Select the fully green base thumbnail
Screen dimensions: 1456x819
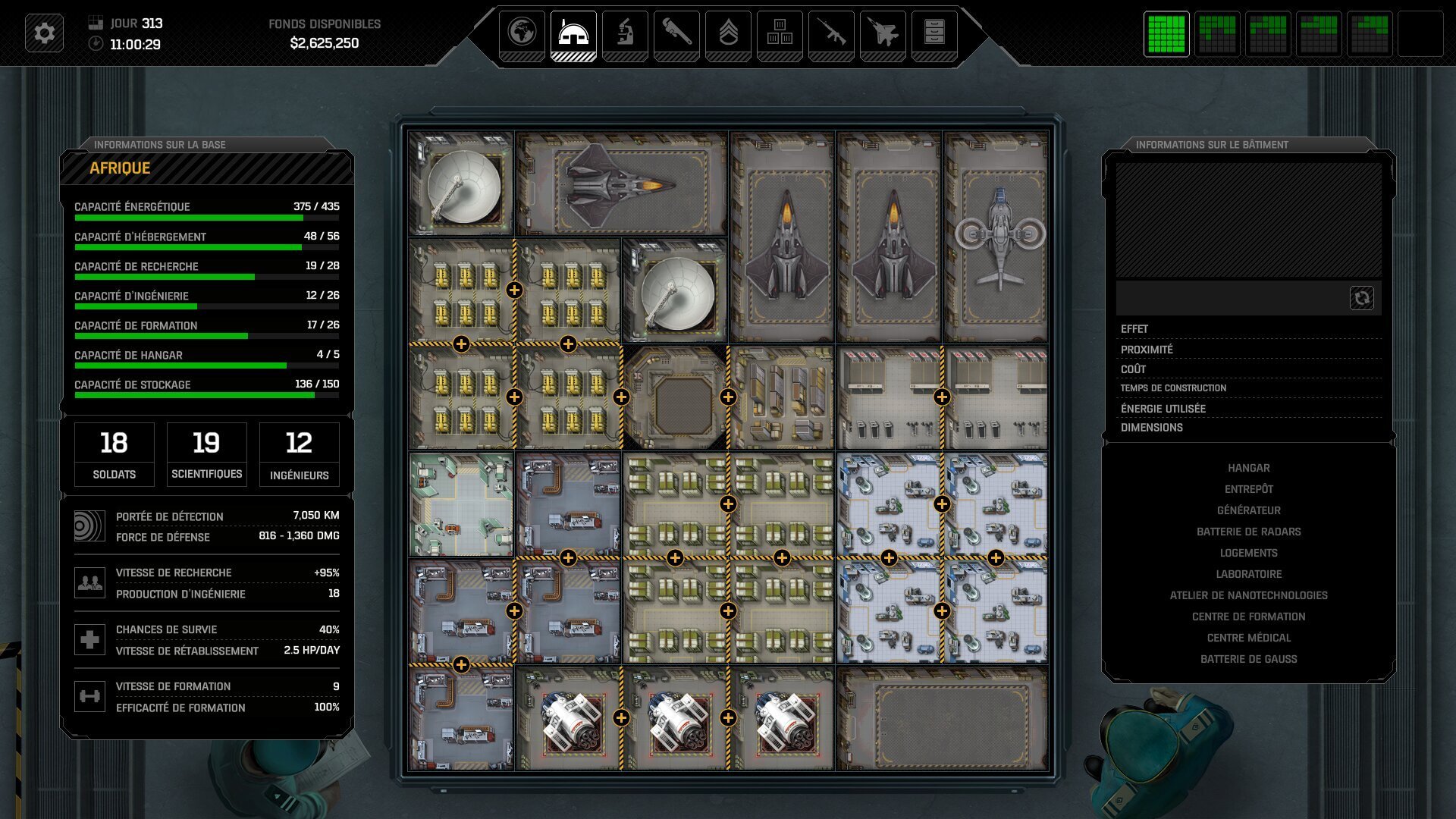(1166, 34)
